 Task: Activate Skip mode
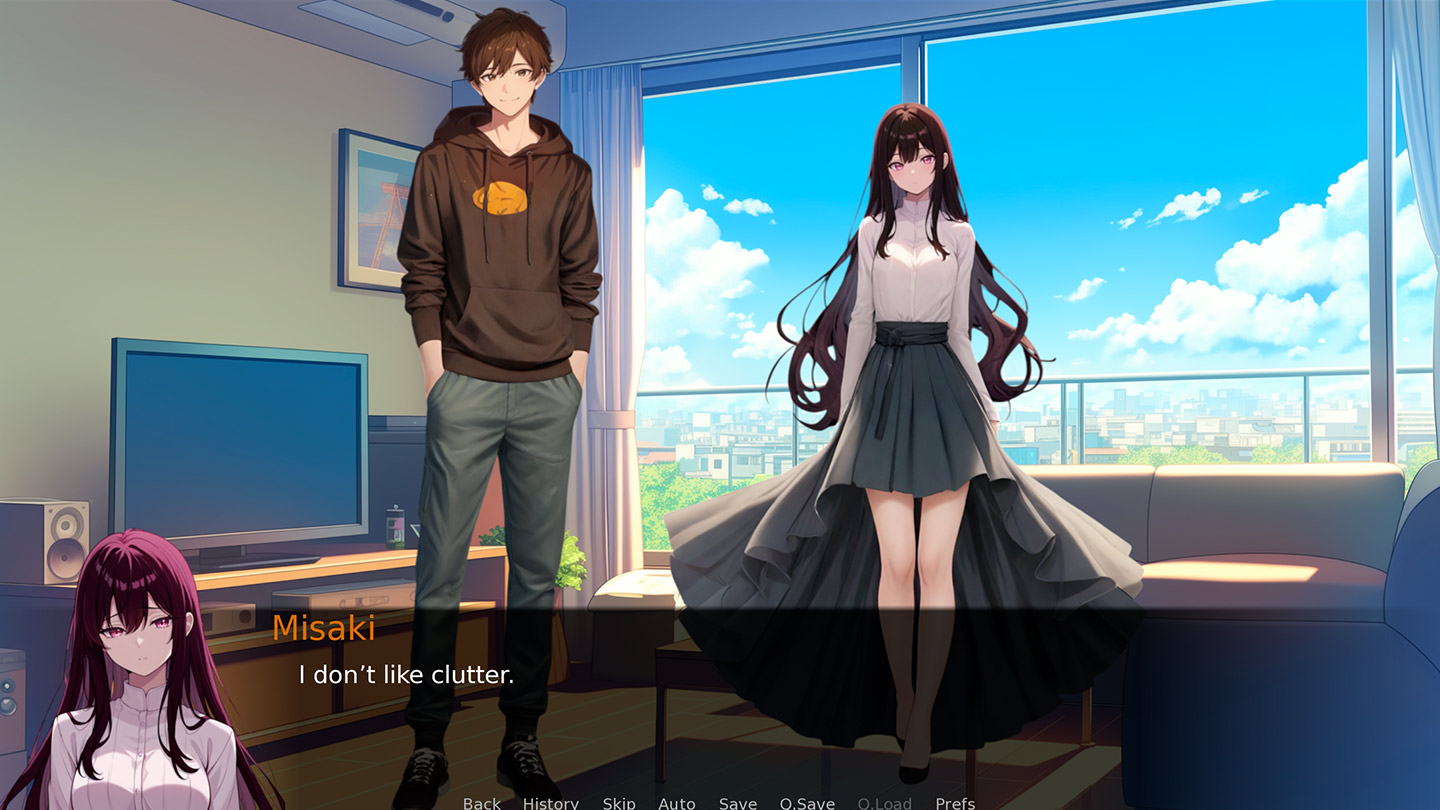pos(619,803)
